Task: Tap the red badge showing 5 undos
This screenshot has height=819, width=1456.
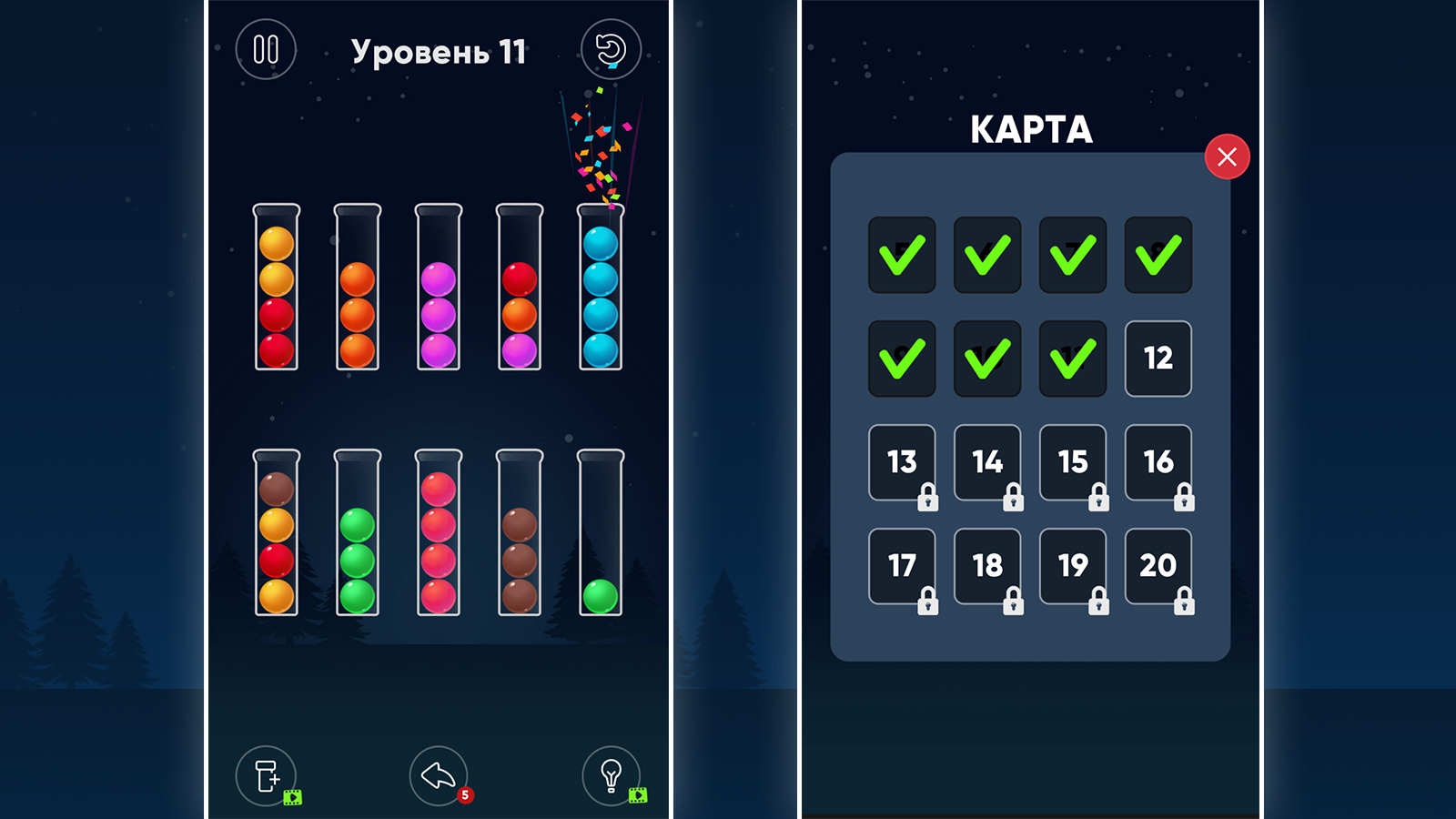Action: (x=464, y=795)
